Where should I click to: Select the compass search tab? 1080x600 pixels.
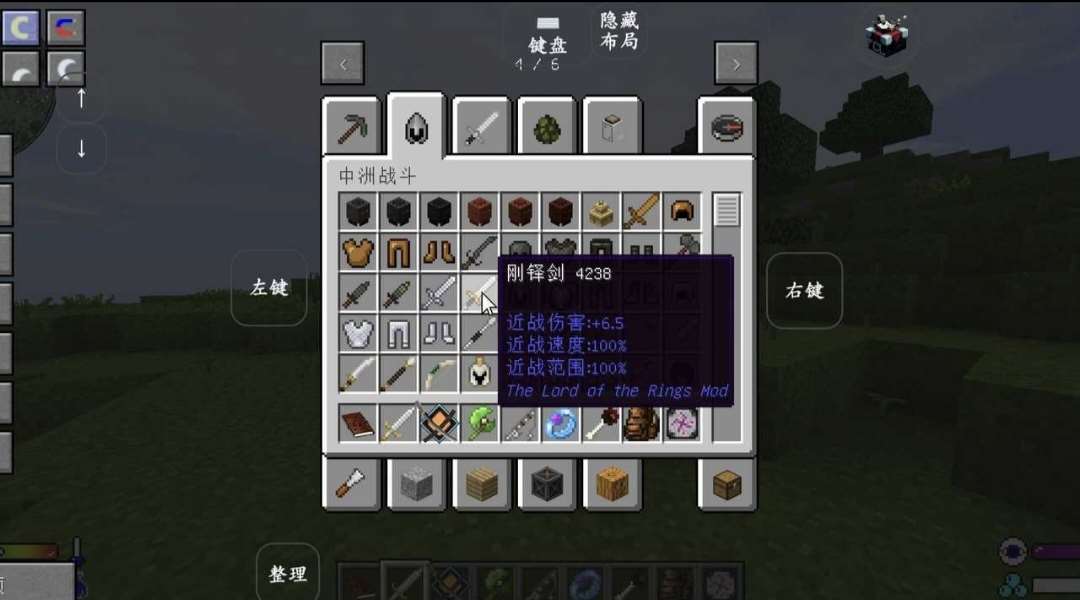click(727, 127)
